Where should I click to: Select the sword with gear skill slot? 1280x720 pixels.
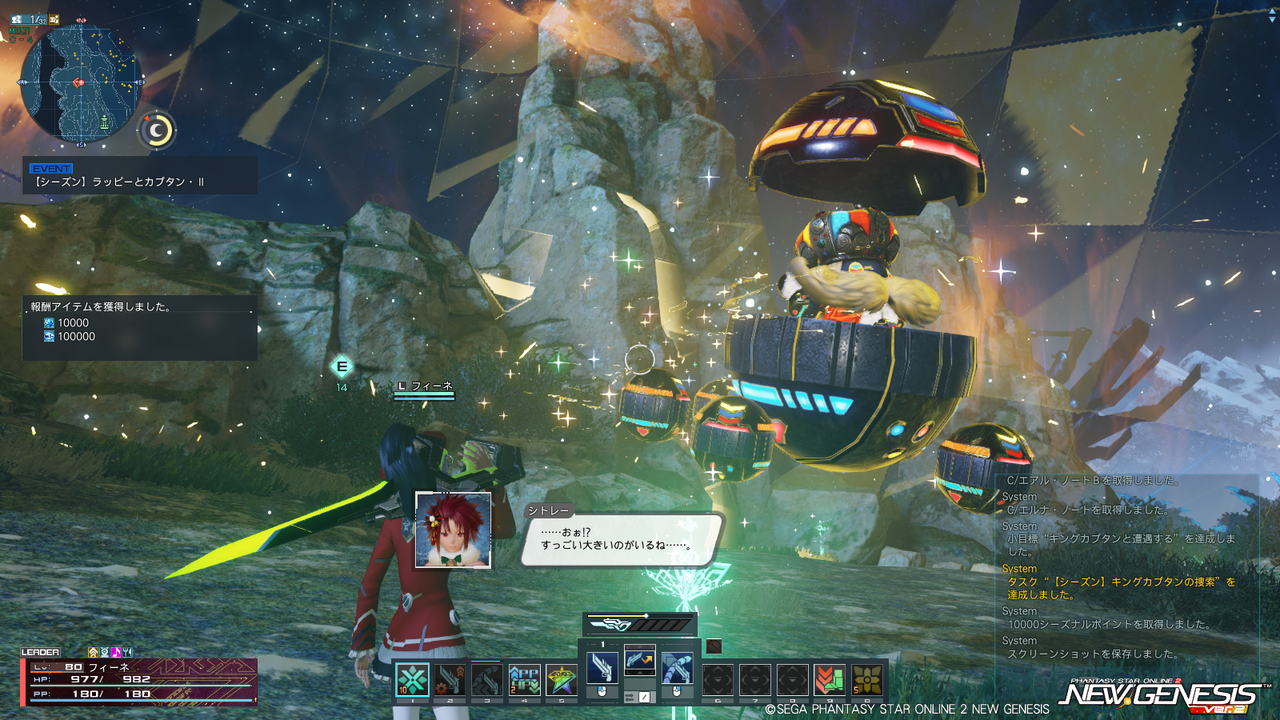click(450, 680)
